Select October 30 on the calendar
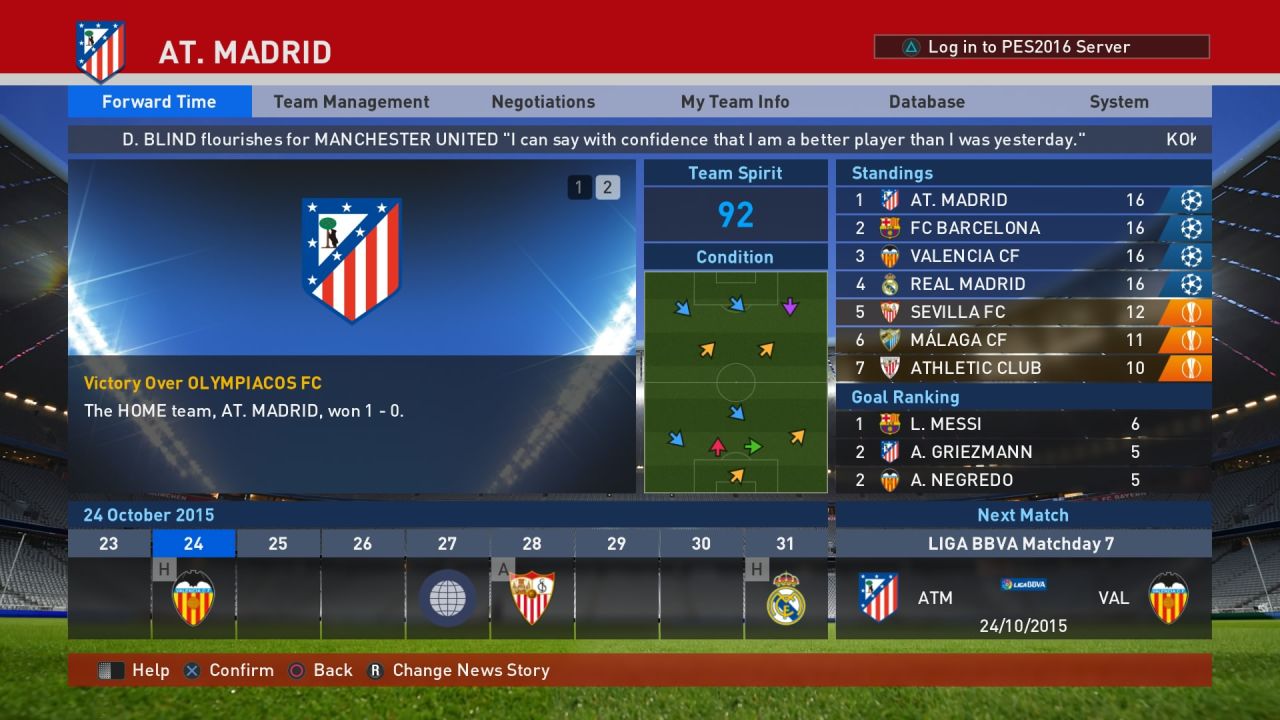The image size is (1280, 720). (701, 543)
